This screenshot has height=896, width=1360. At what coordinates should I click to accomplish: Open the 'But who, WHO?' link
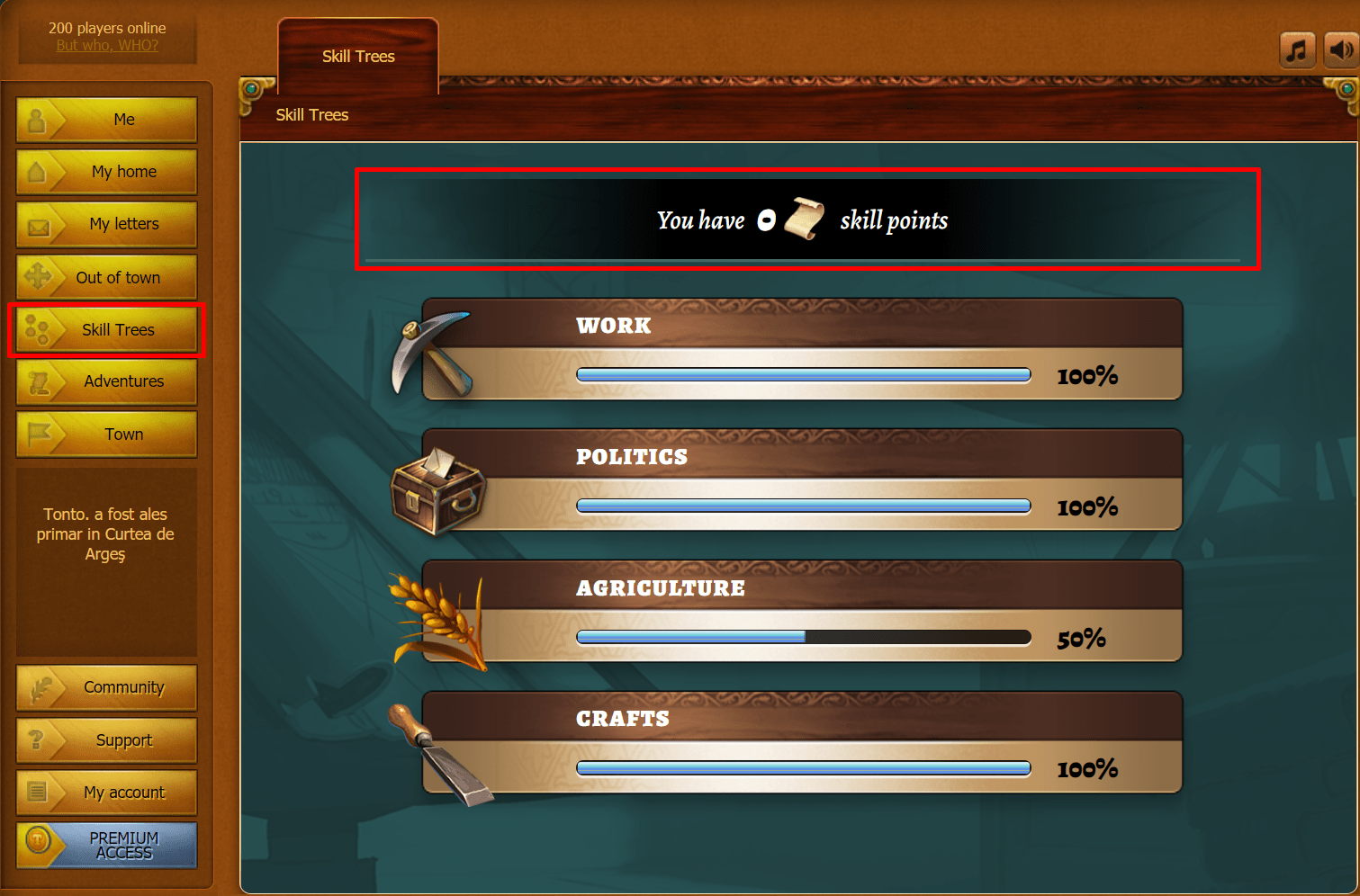[106, 45]
